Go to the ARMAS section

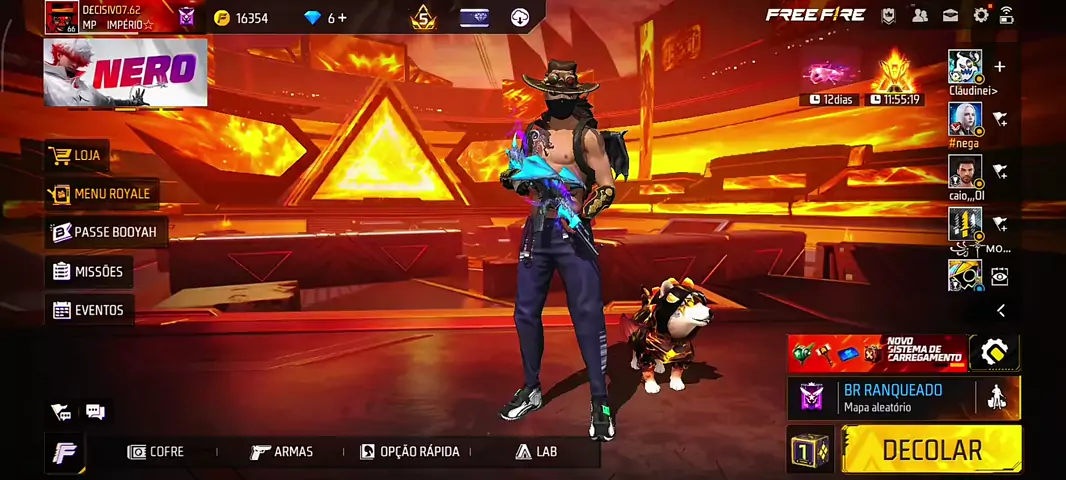[282, 452]
